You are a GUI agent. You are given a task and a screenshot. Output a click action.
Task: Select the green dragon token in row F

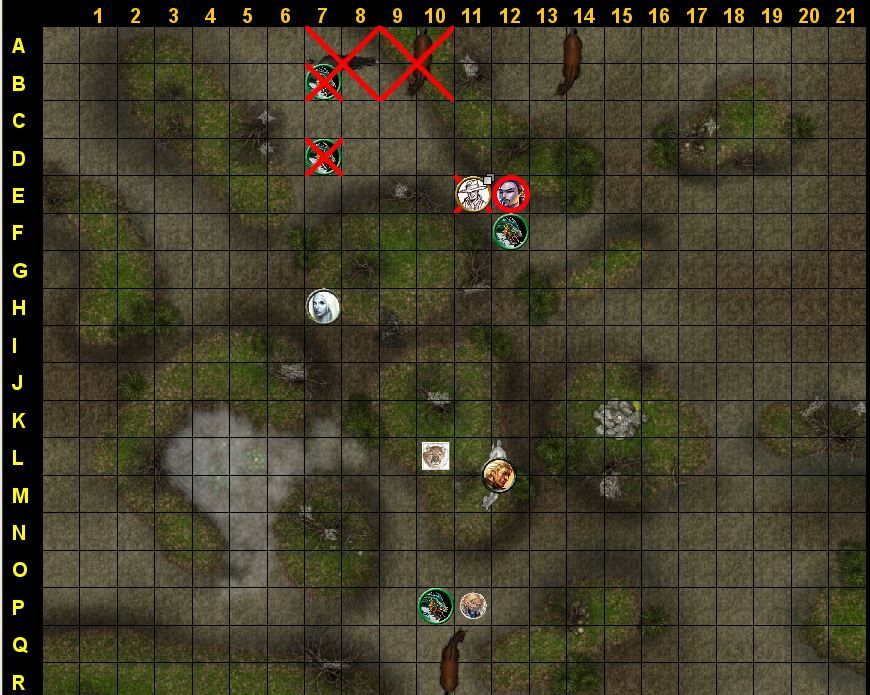pyautogui.click(x=510, y=232)
